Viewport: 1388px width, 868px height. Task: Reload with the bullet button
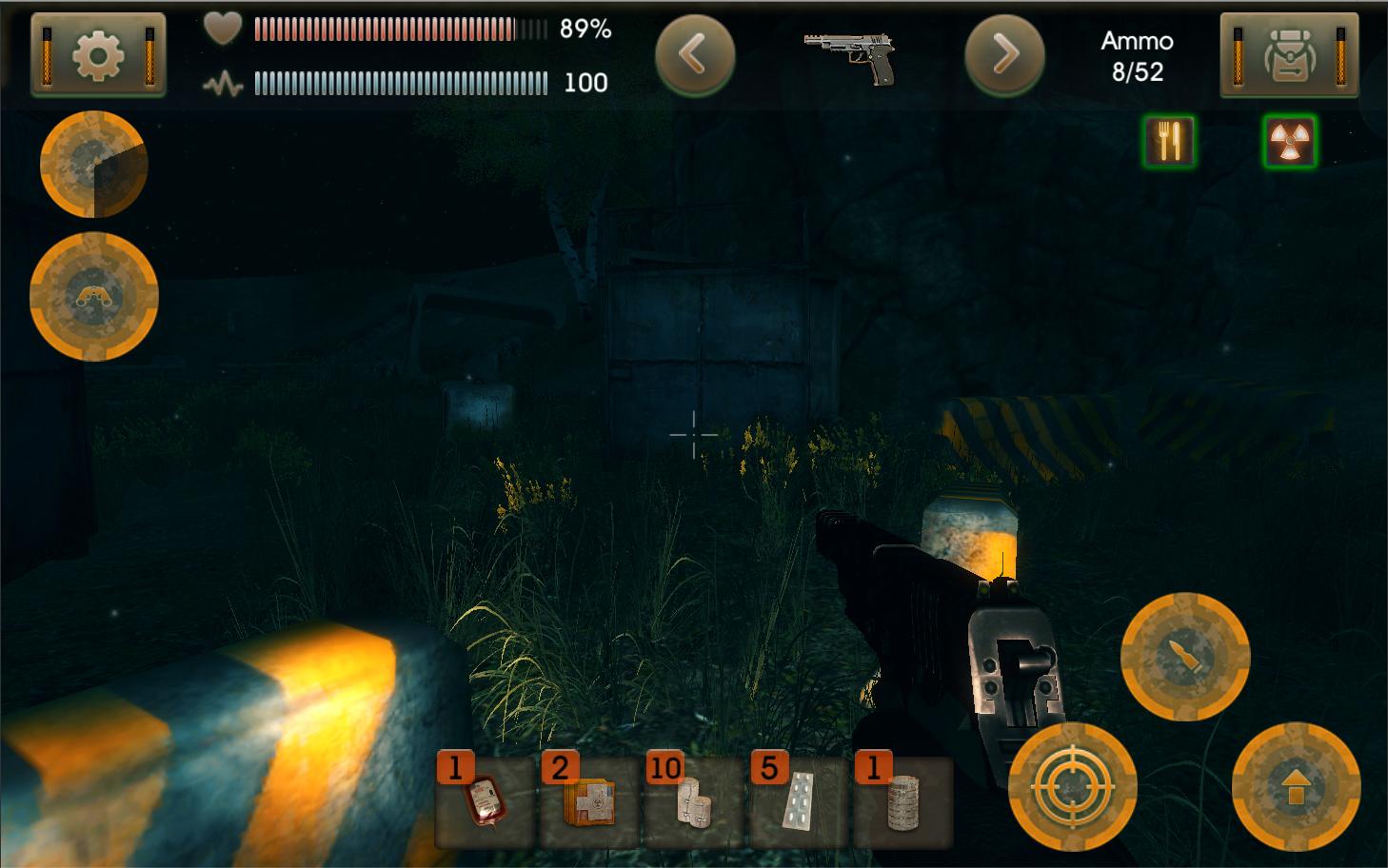1185,657
